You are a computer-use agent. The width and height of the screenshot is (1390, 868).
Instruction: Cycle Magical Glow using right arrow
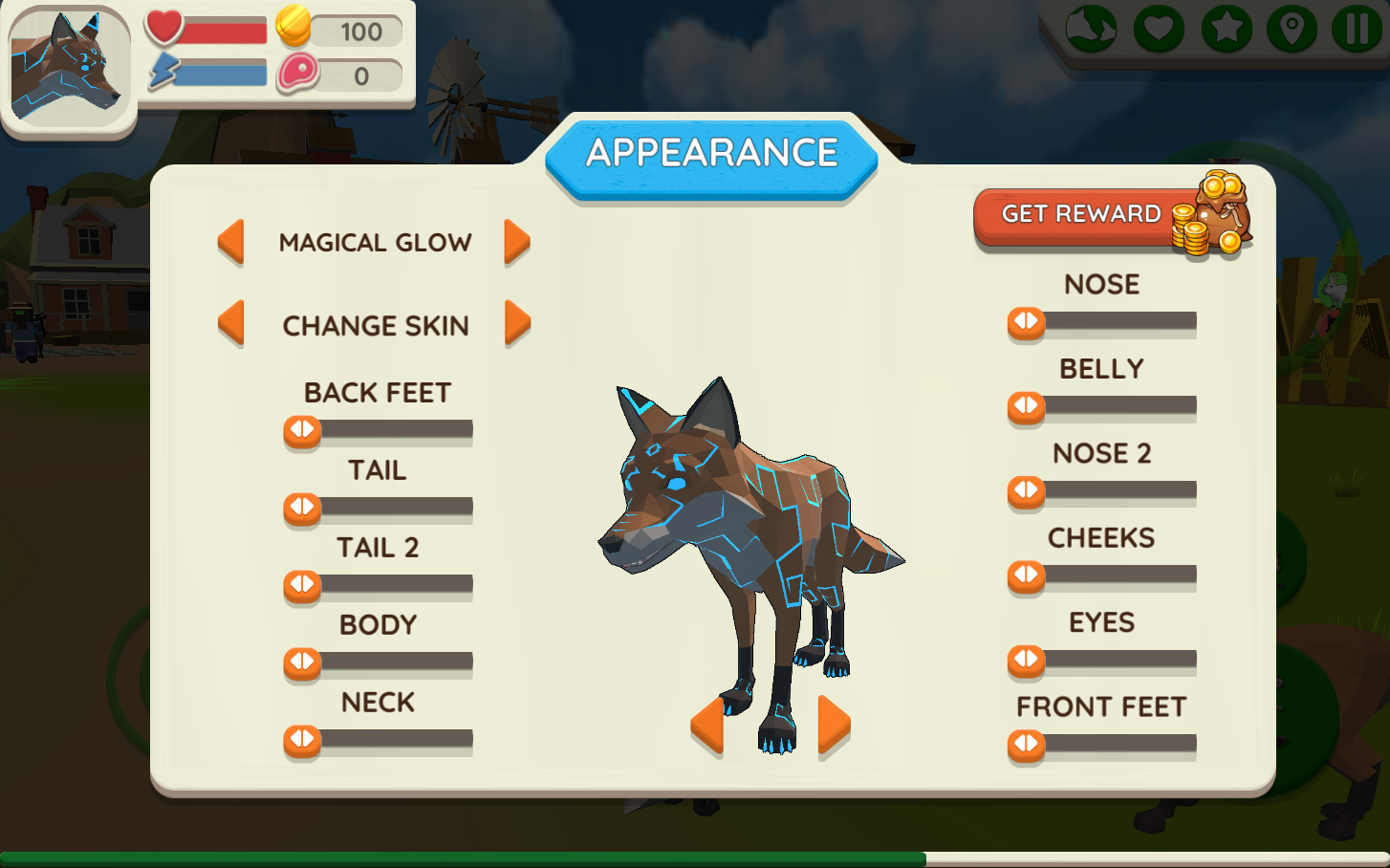pyautogui.click(x=516, y=242)
